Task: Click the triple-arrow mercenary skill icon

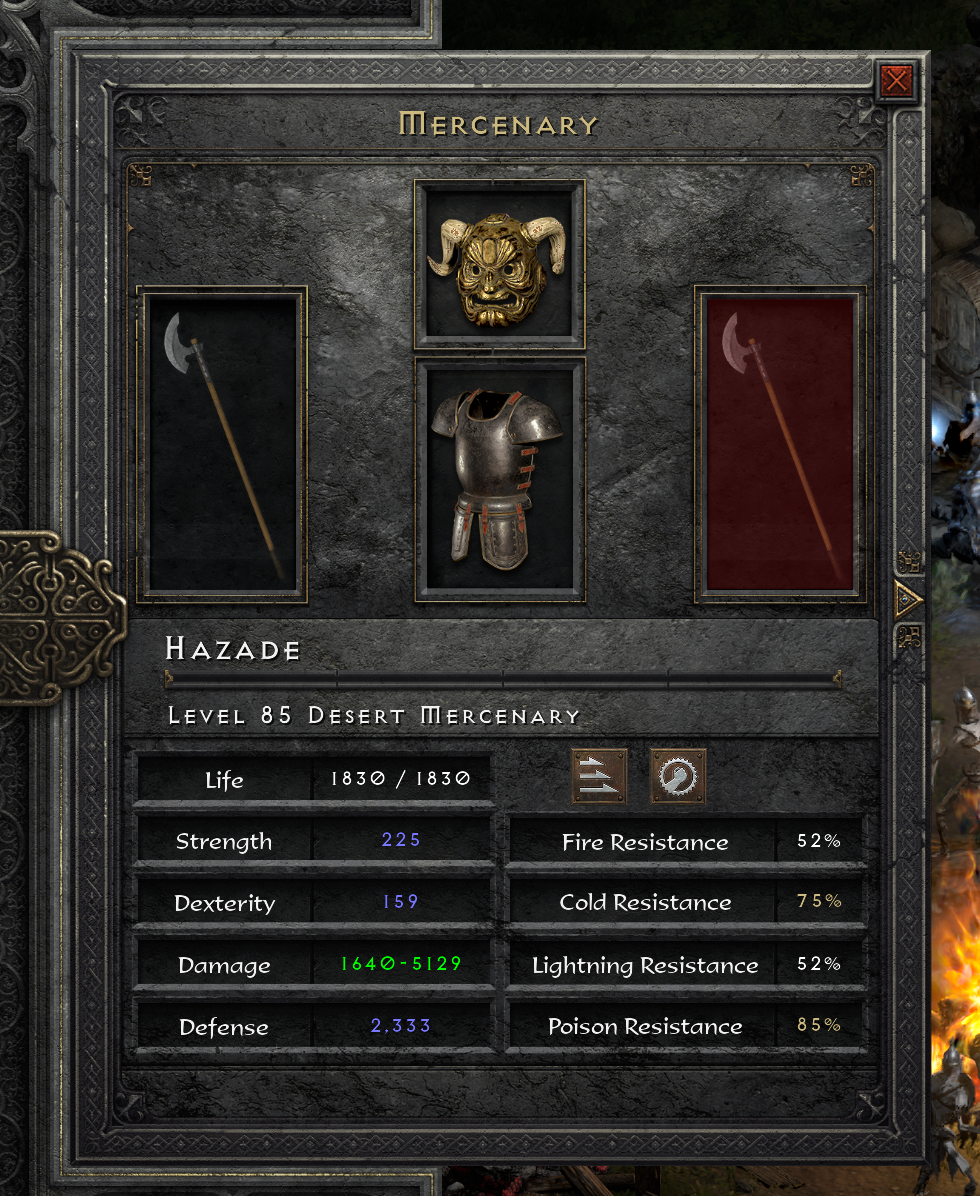Action: [x=599, y=776]
